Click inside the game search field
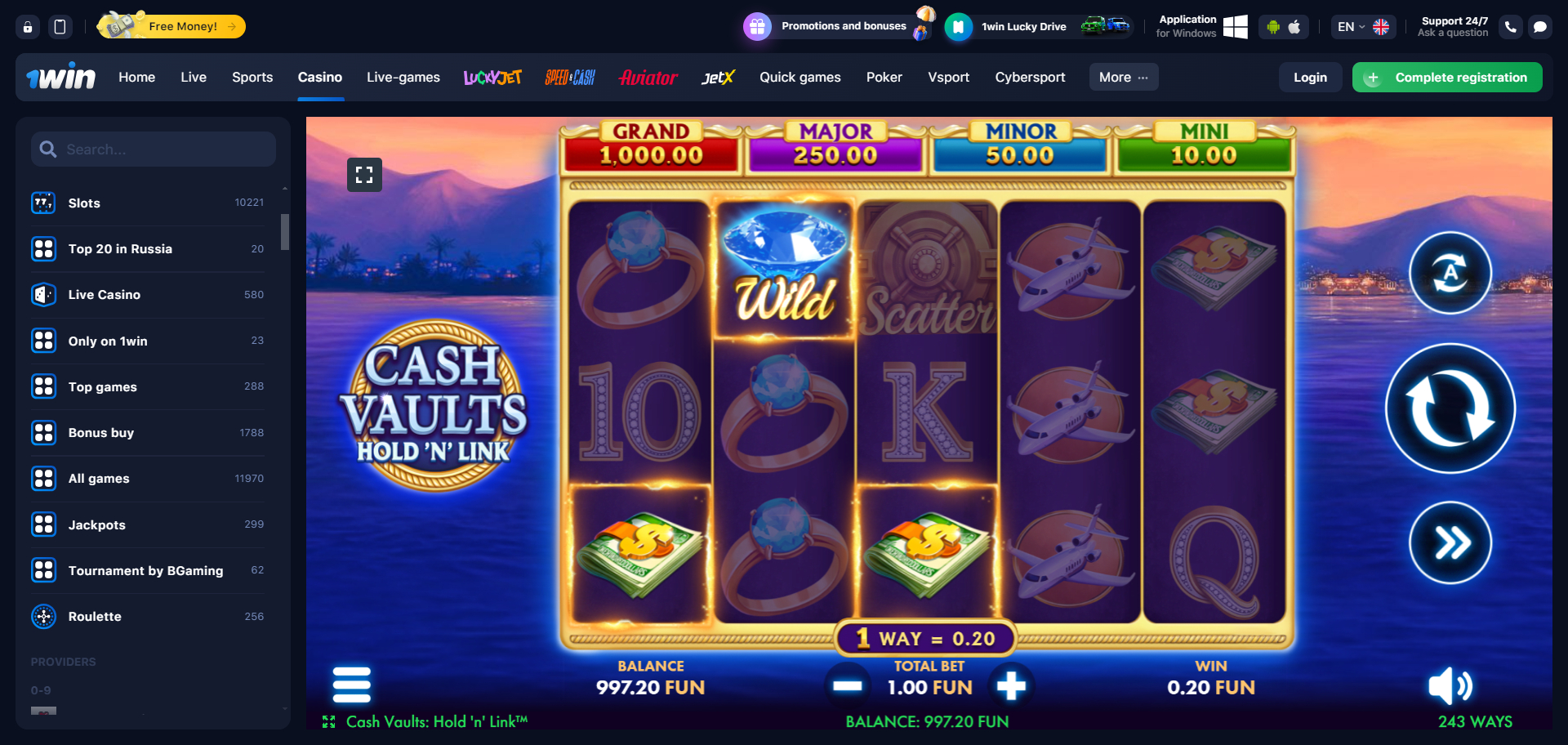Screen dimensions: 1568x745 coord(153,149)
